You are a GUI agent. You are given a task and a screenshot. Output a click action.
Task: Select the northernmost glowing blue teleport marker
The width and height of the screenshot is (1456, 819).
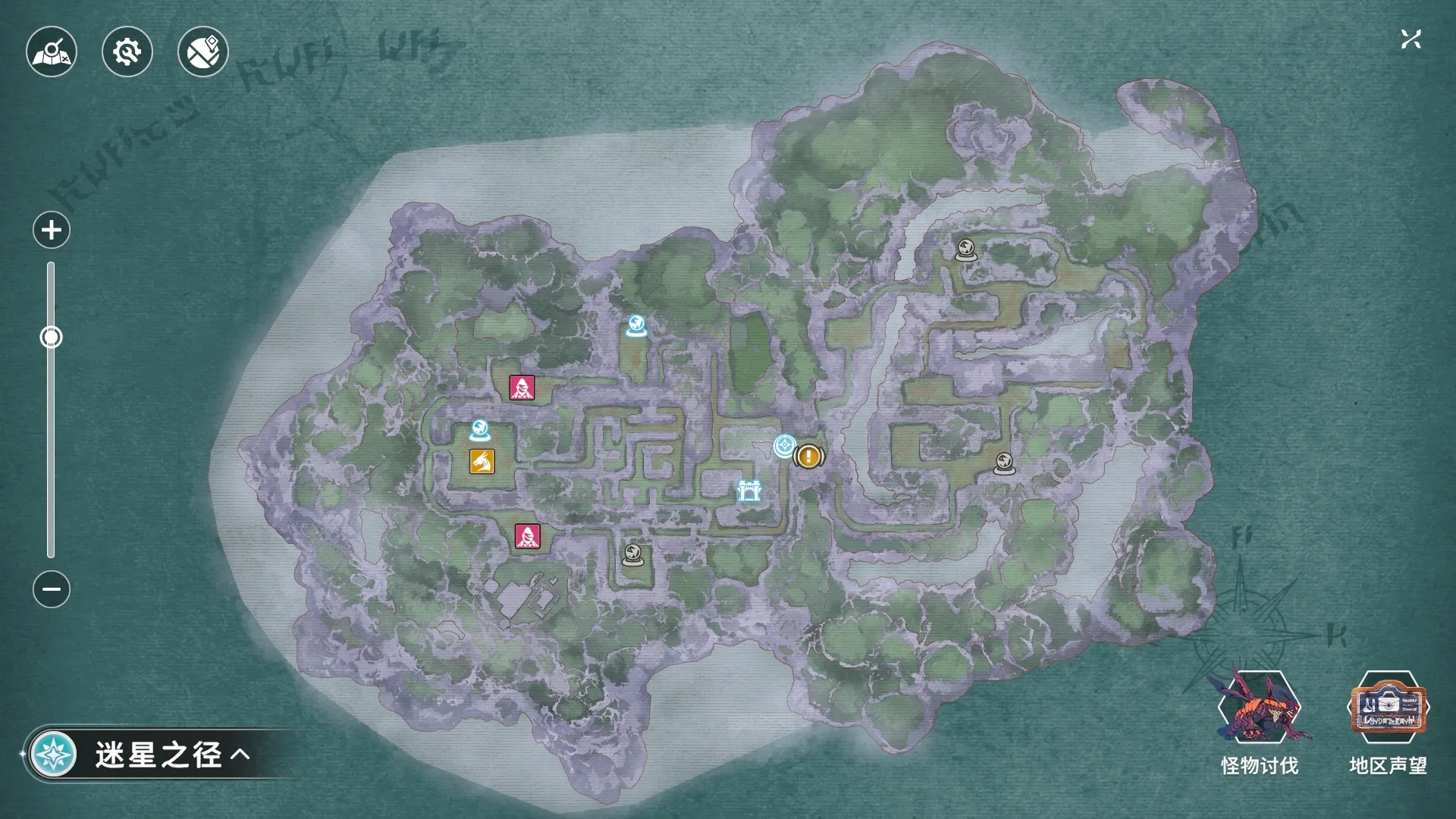[635, 326]
